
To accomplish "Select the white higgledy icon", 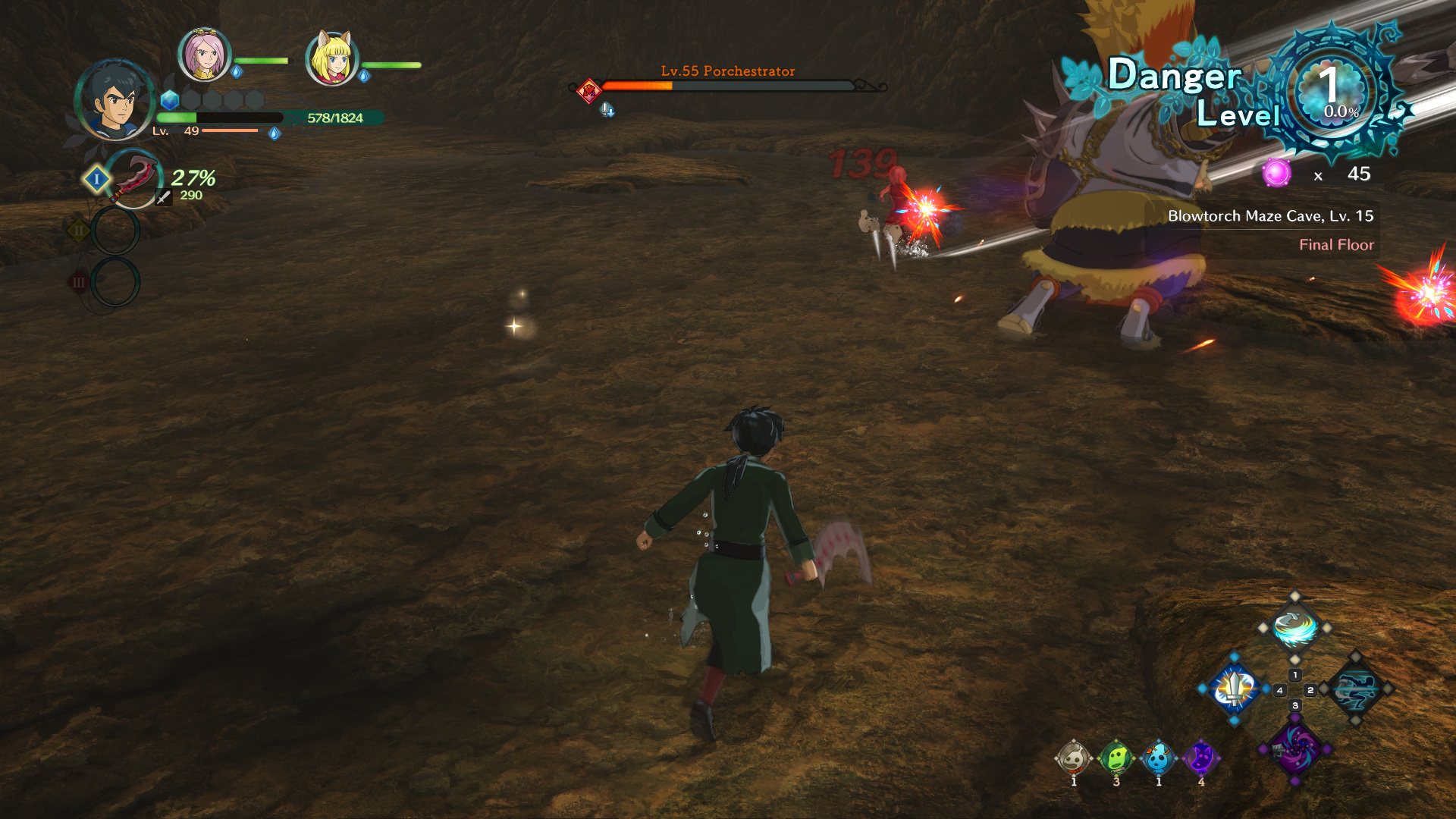I will click(x=1073, y=758).
